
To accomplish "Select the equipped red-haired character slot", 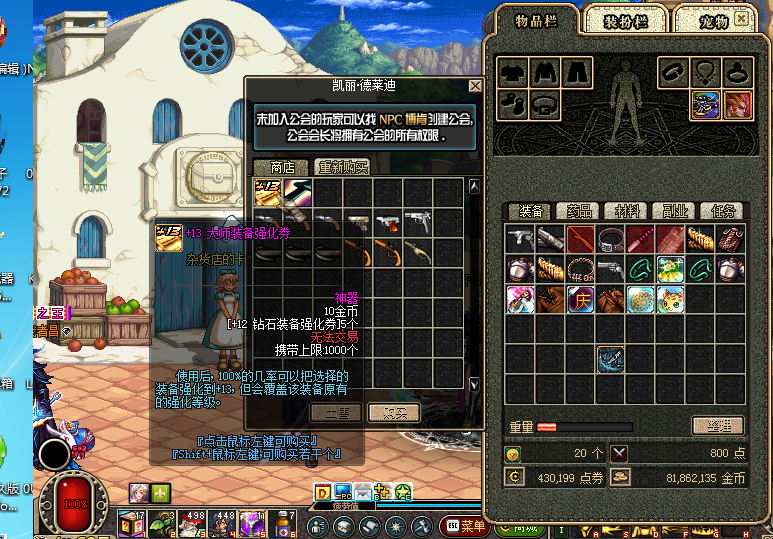I will click(x=737, y=104).
